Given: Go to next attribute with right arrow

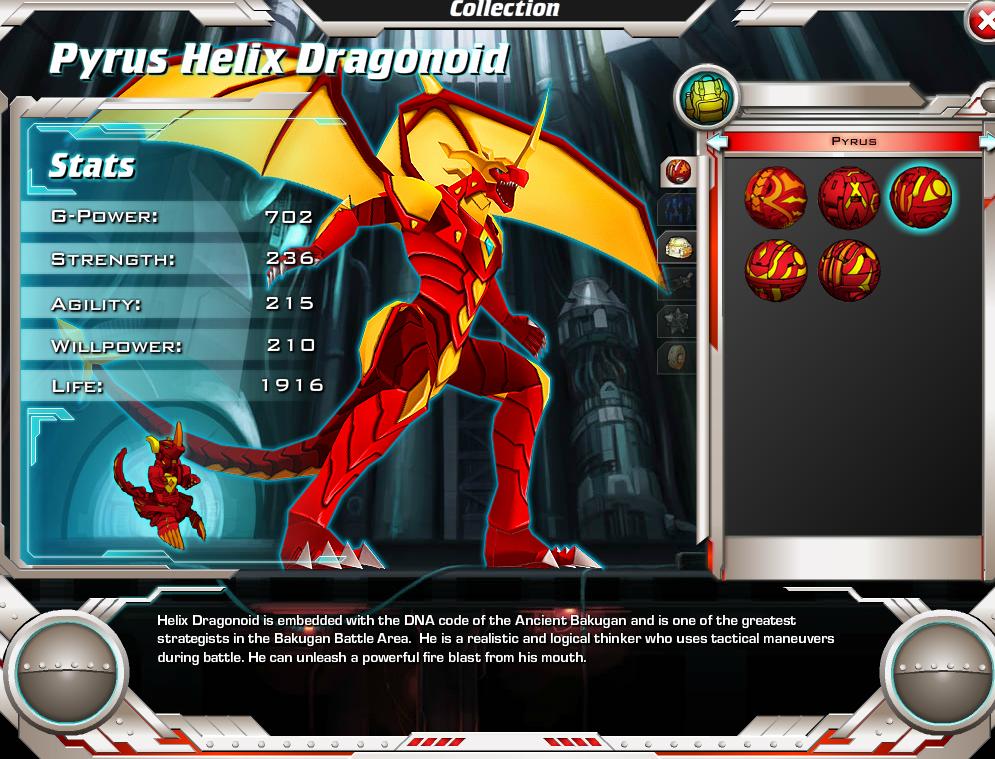Looking at the screenshot, I should pos(987,142).
